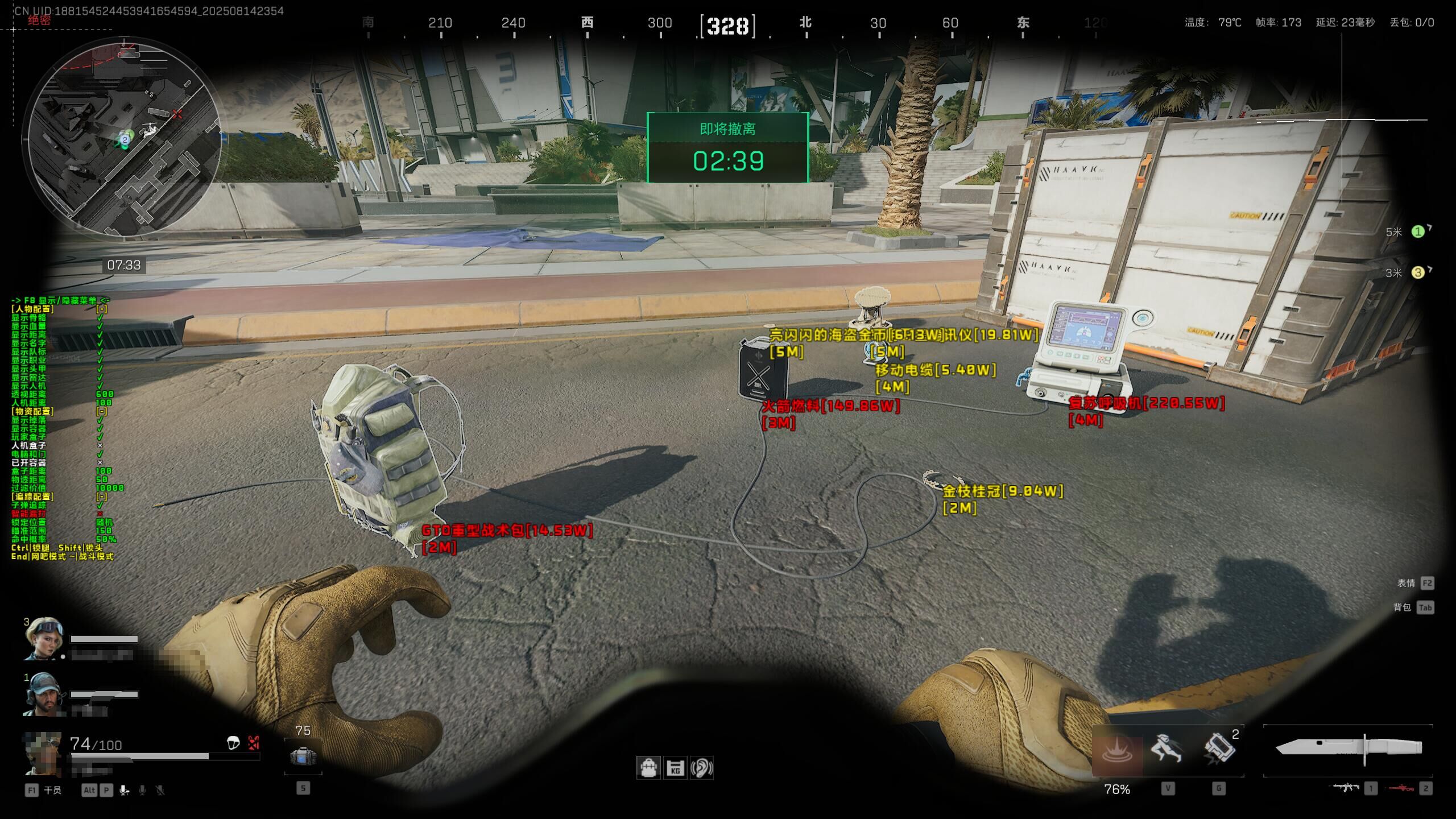Select the equipped combat knife slot

click(x=1348, y=747)
